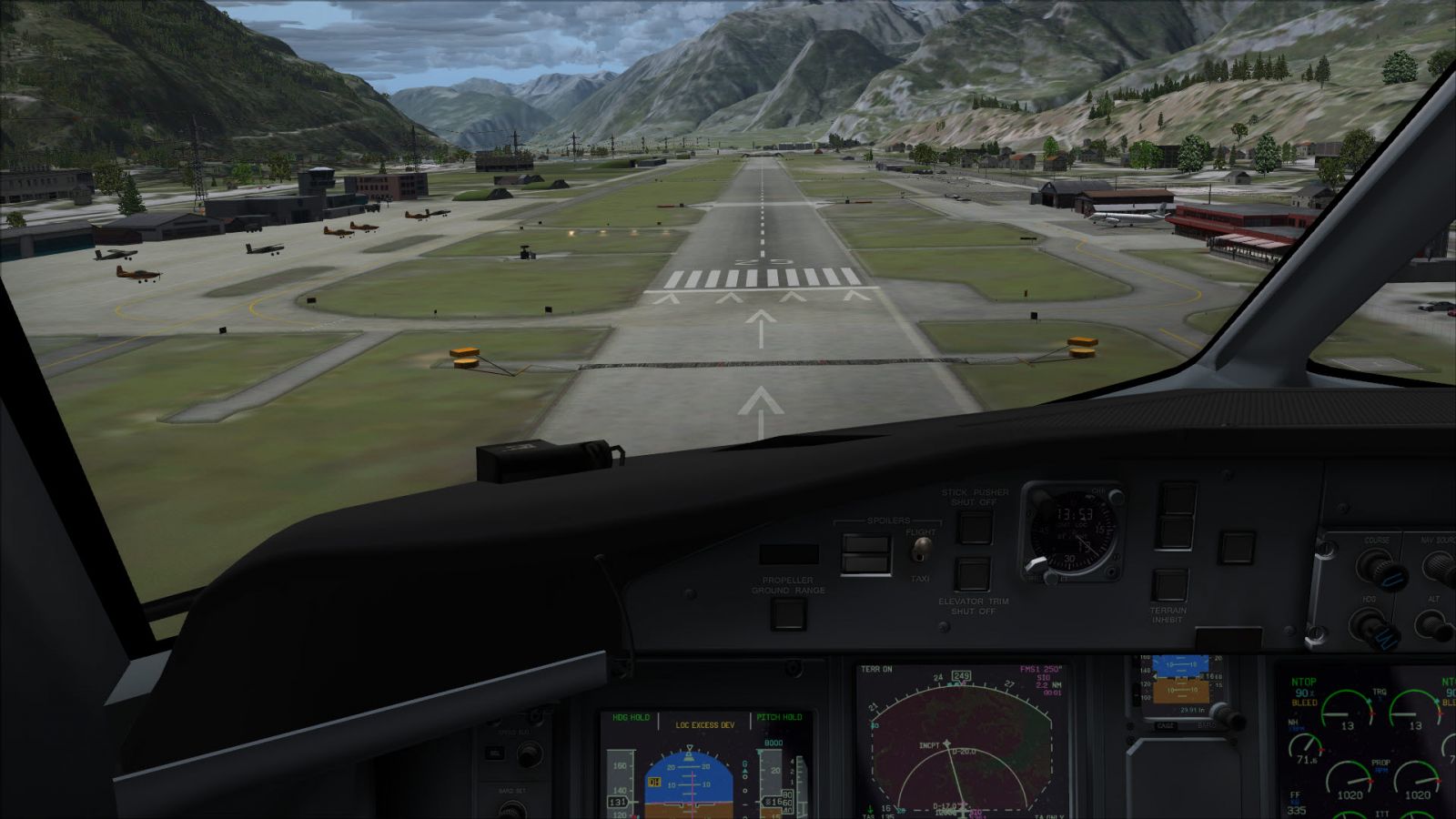This screenshot has width=1456, height=819.
Task: Push the Stick Pusher Shut Off button
Action: pos(974,527)
